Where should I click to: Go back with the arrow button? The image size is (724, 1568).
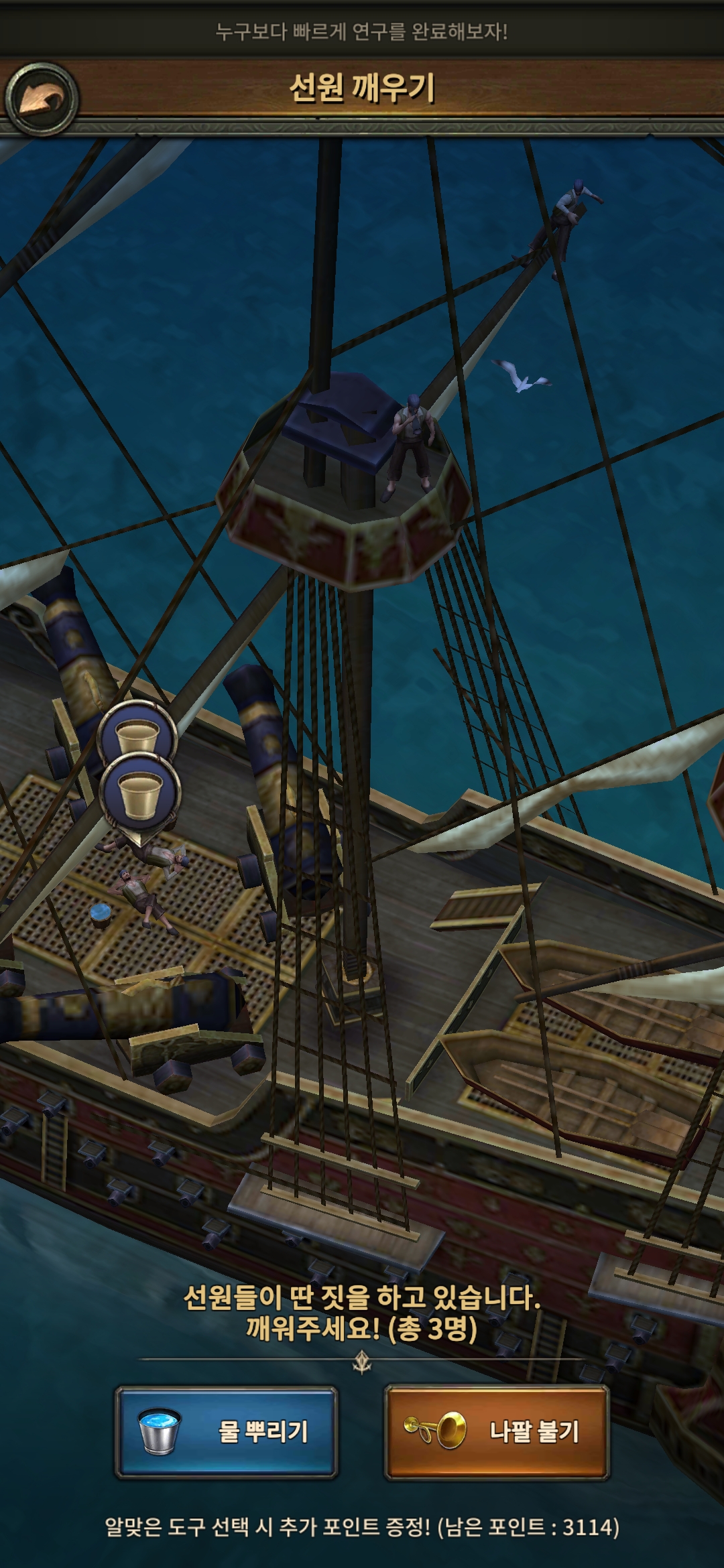click(42, 100)
